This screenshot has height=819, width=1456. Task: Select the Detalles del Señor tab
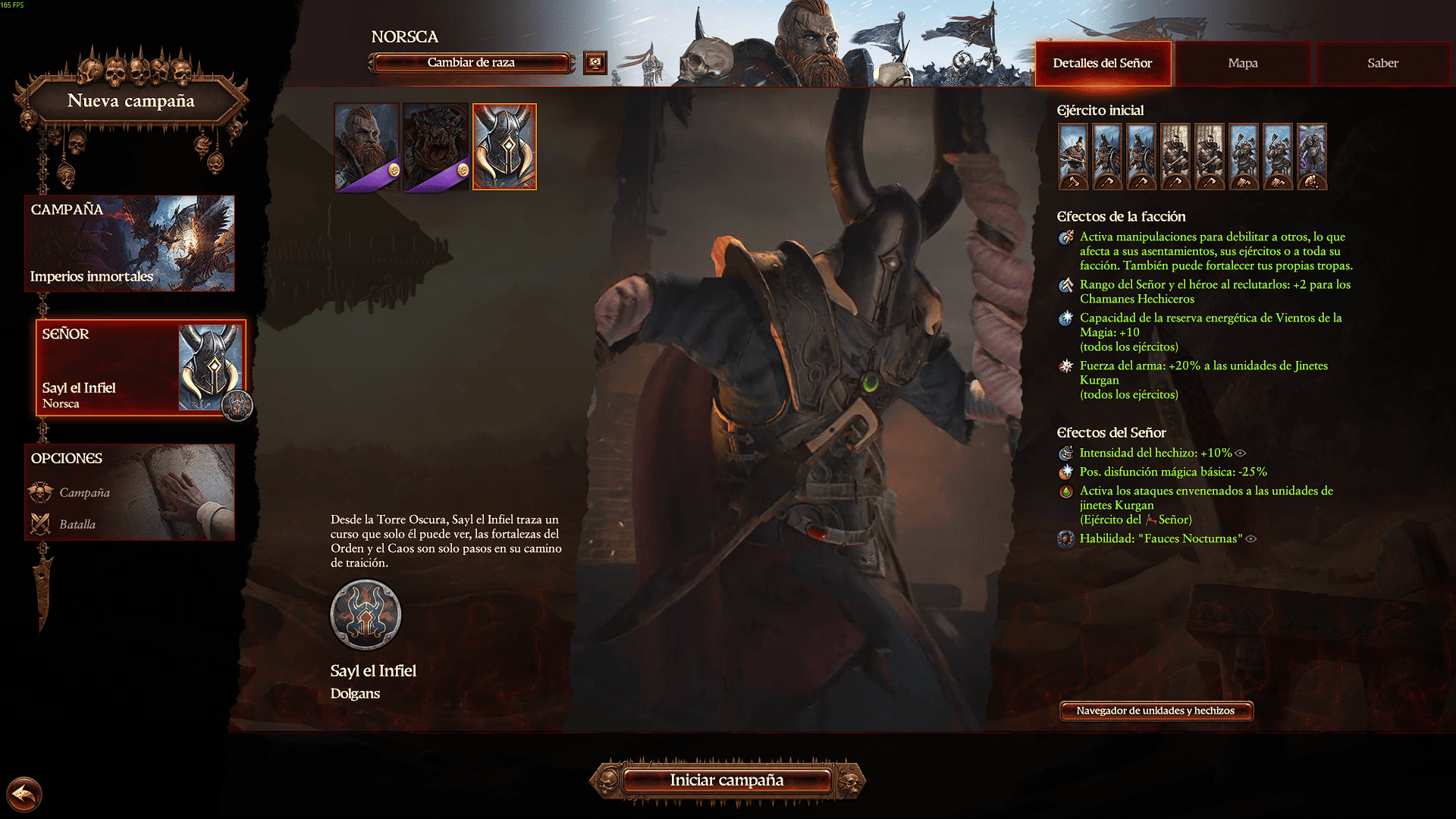coord(1102,64)
